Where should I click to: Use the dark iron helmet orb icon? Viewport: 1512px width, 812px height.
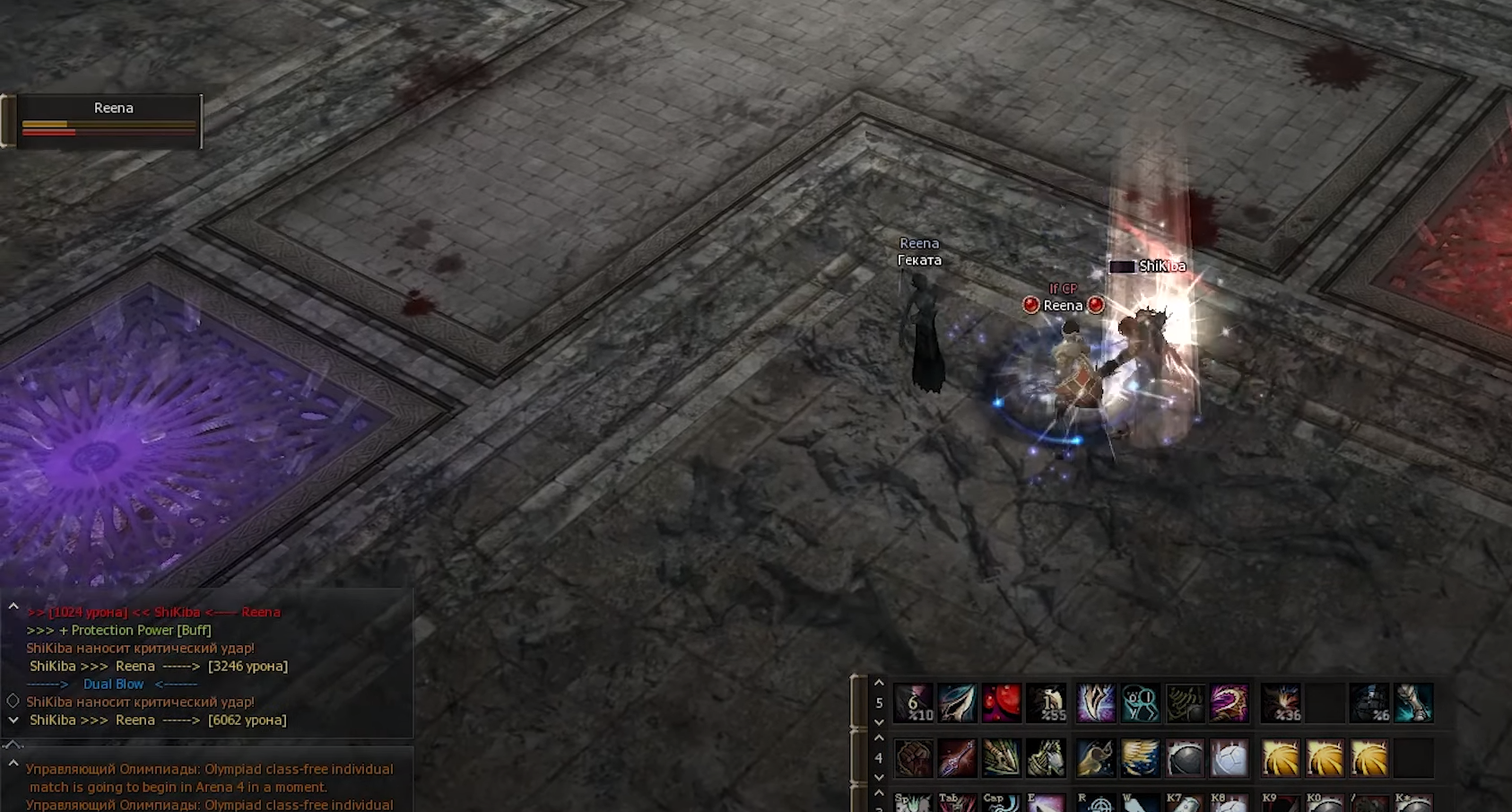[x=1185, y=758]
